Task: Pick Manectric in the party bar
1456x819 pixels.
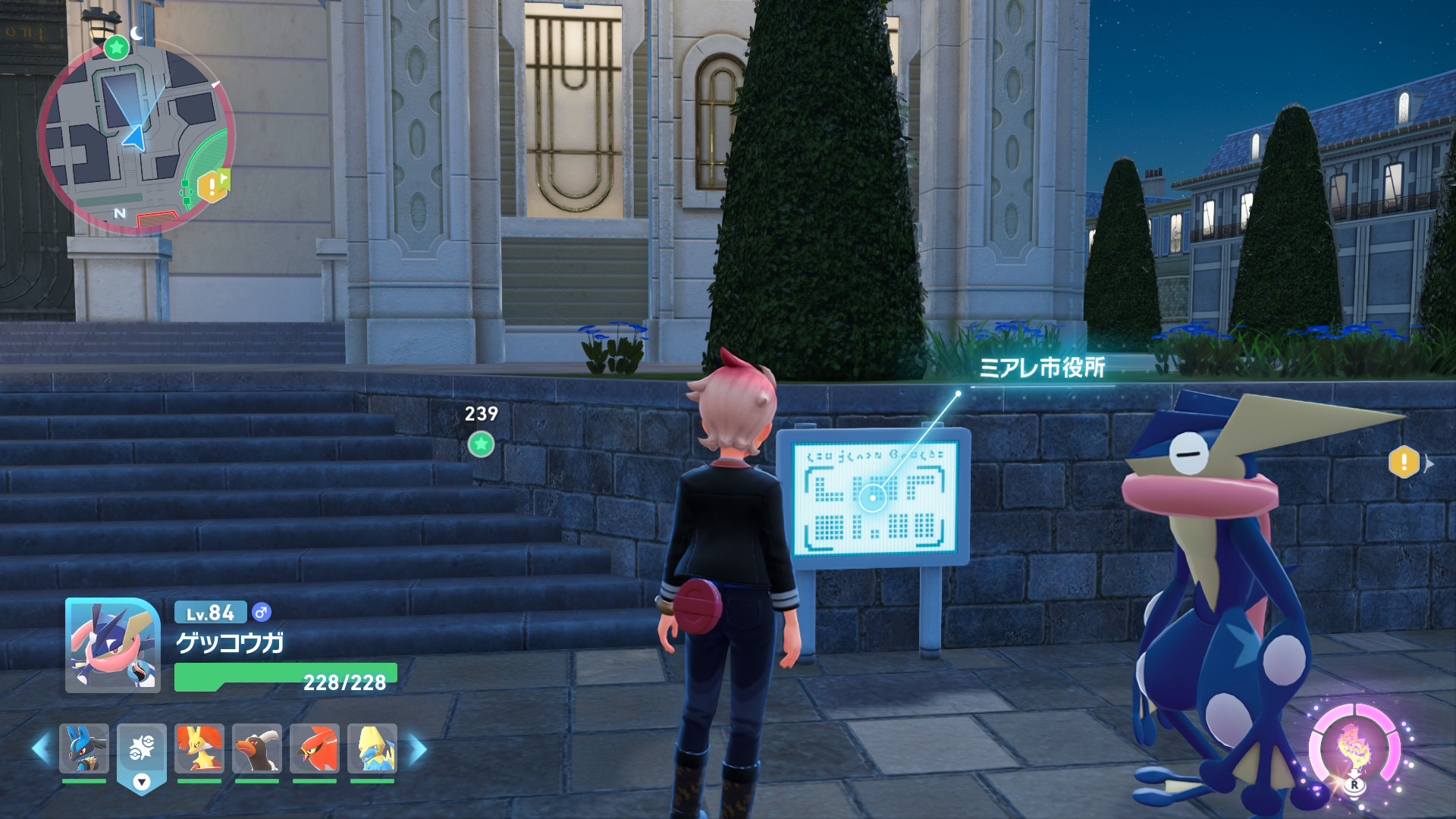Action: (372, 748)
